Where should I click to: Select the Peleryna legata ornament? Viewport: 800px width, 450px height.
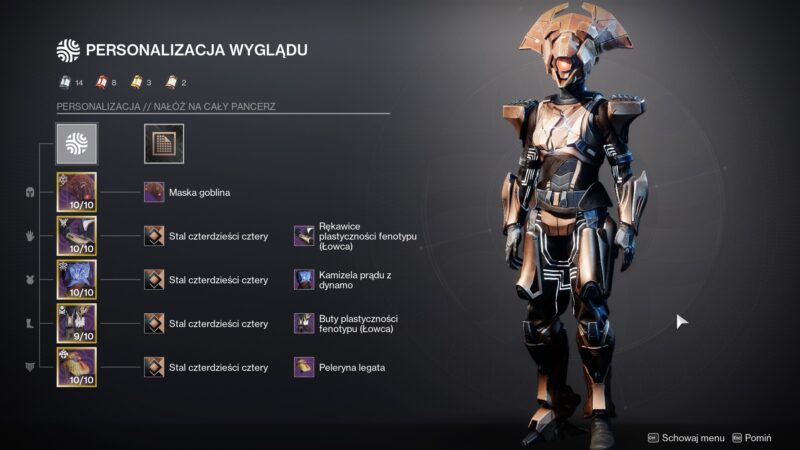(304, 367)
